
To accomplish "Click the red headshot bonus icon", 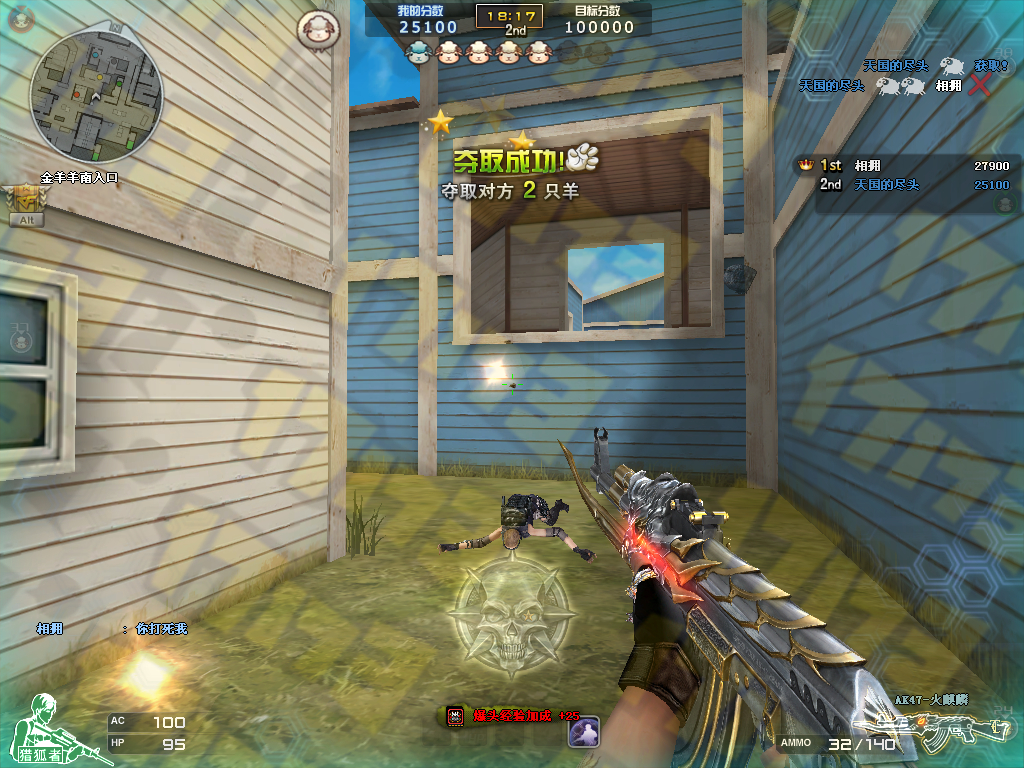I will pos(456,716).
